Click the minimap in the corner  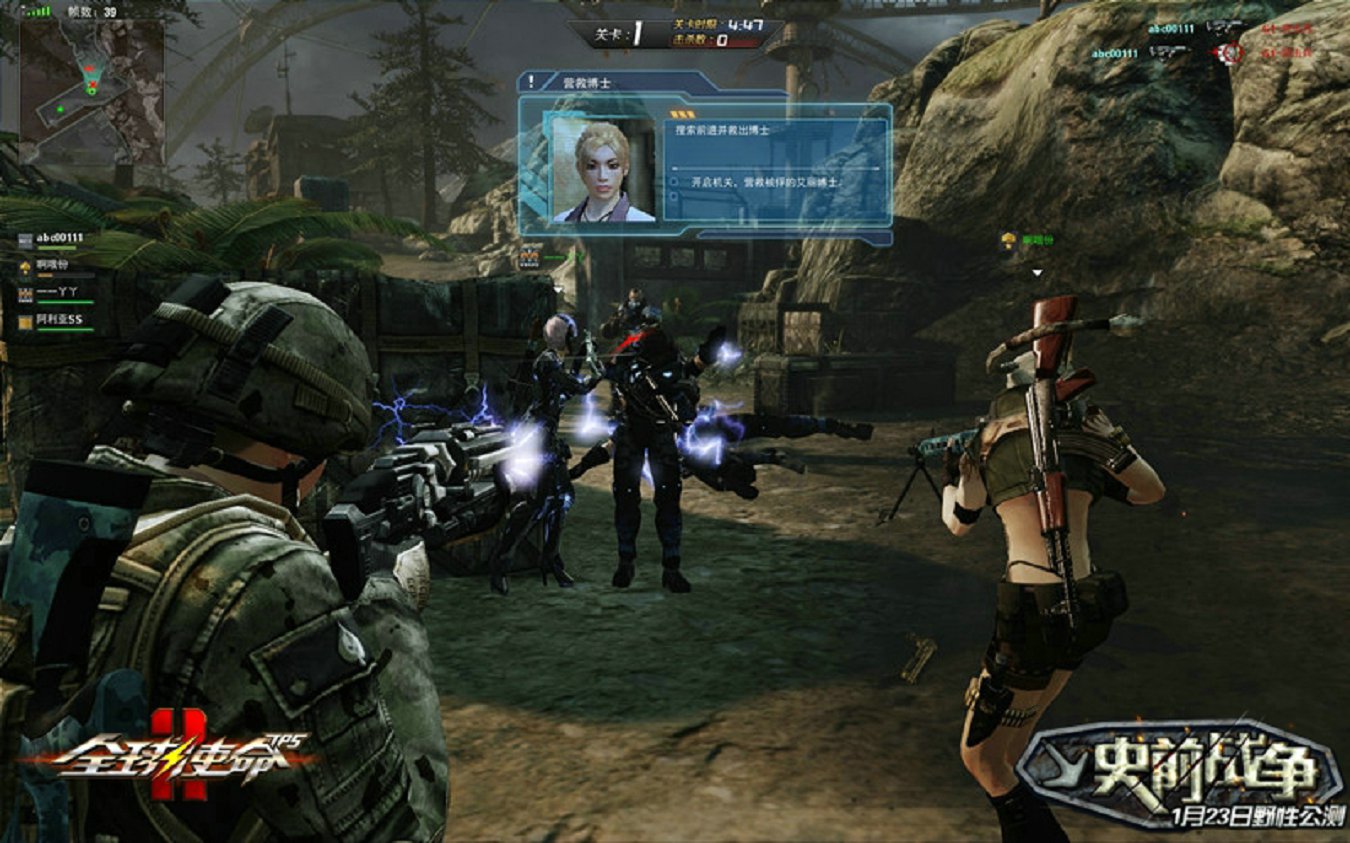(x=91, y=91)
